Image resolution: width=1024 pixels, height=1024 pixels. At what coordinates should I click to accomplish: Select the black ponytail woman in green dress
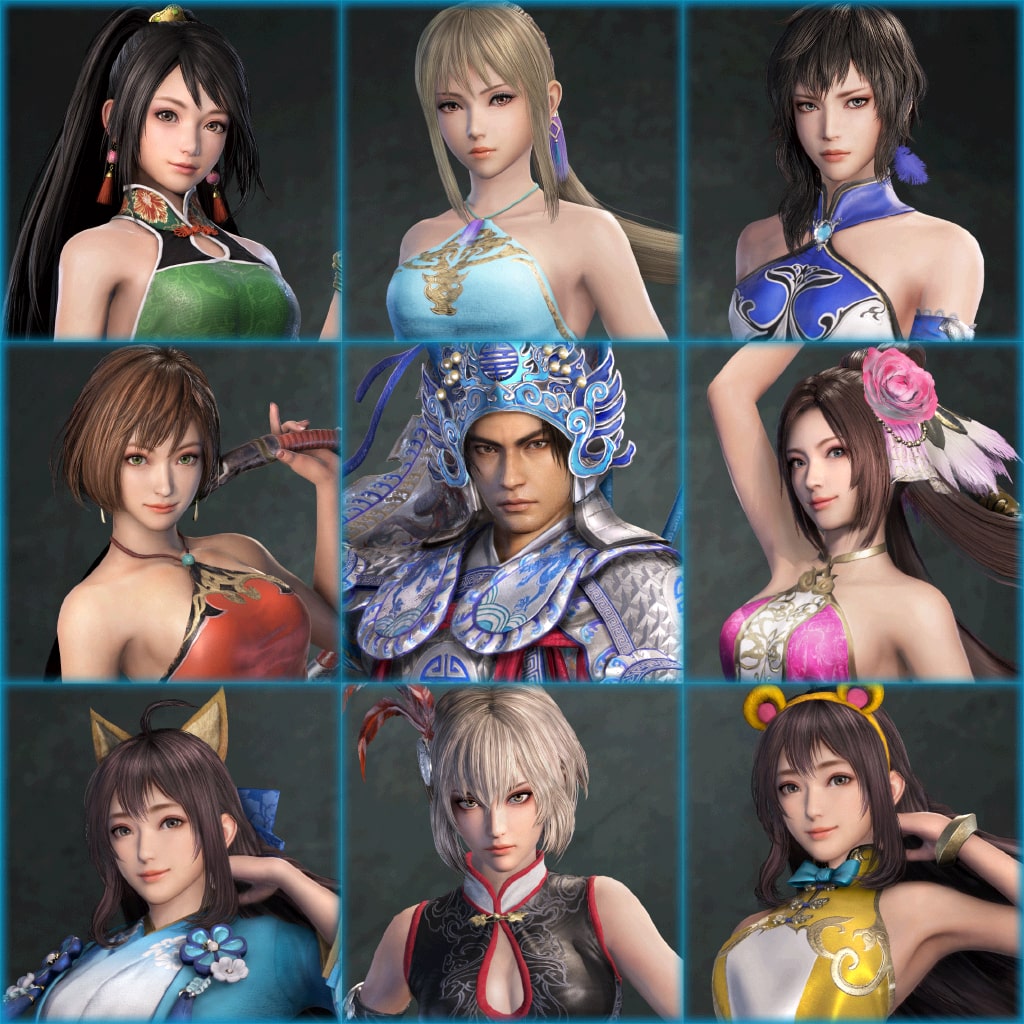click(x=172, y=172)
